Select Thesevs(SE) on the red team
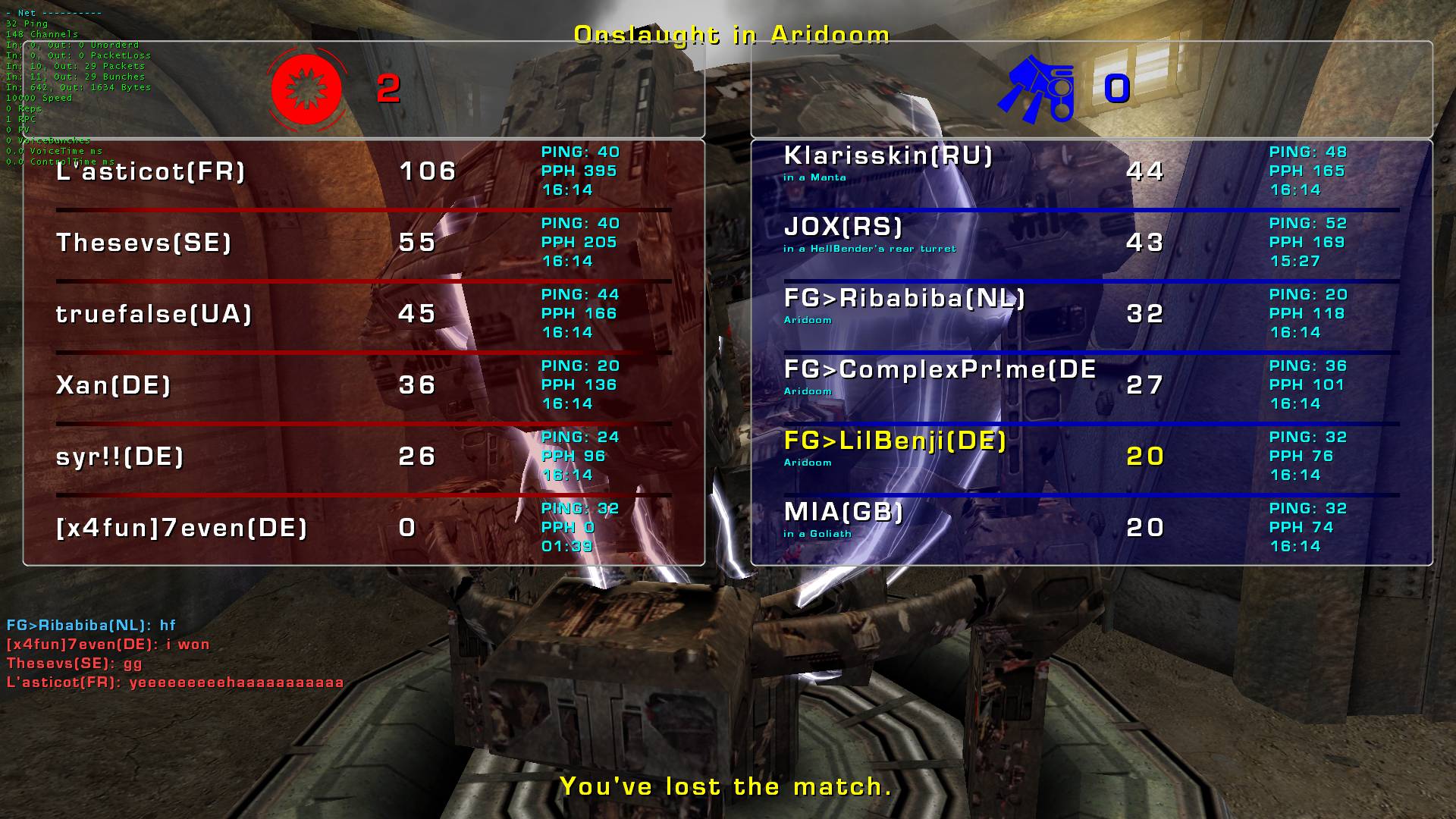The width and height of the screenshot is (1456, 819). (x=144, y=243)
